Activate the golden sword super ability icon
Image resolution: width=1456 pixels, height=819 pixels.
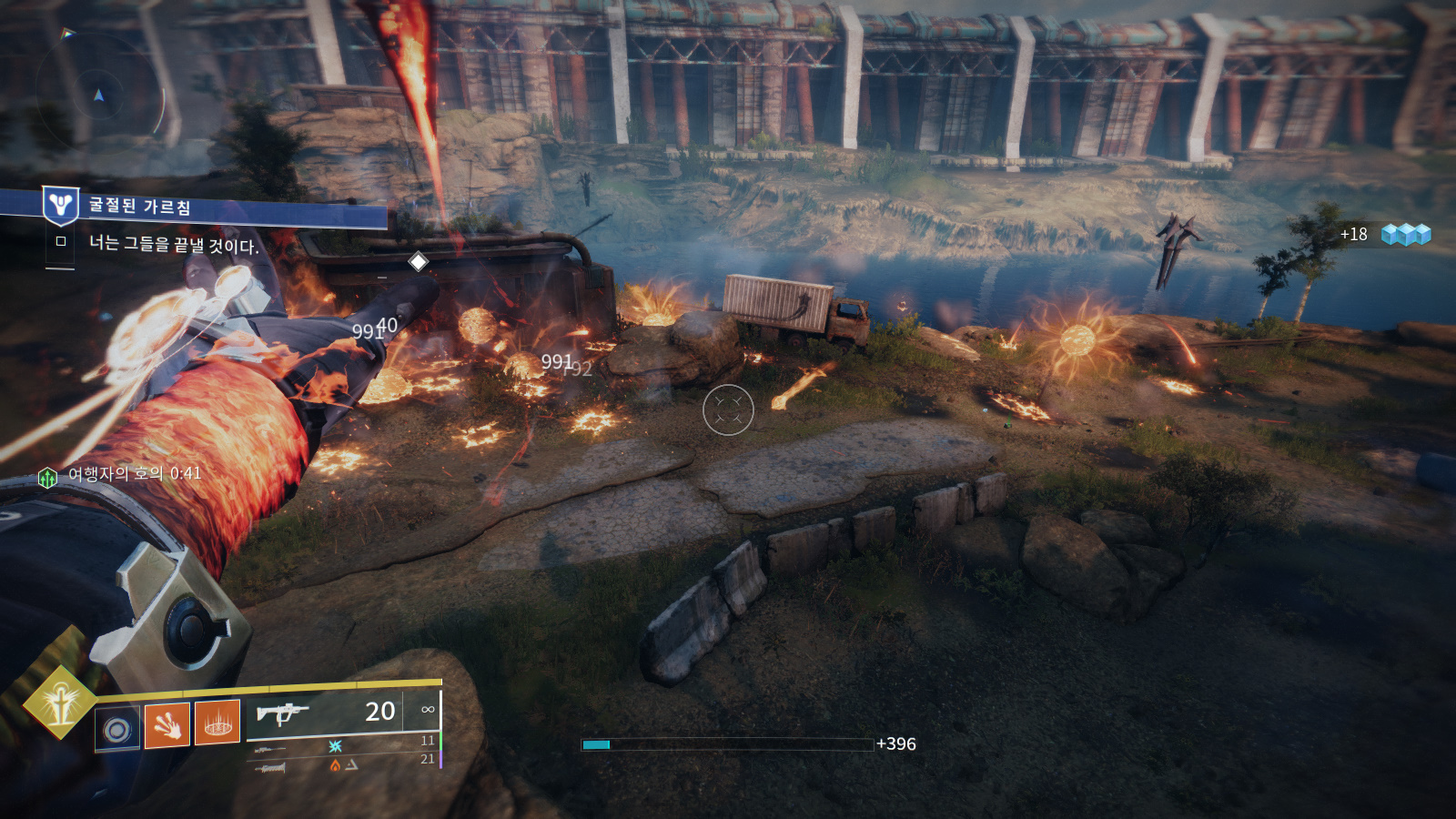[x=59, y=703]
